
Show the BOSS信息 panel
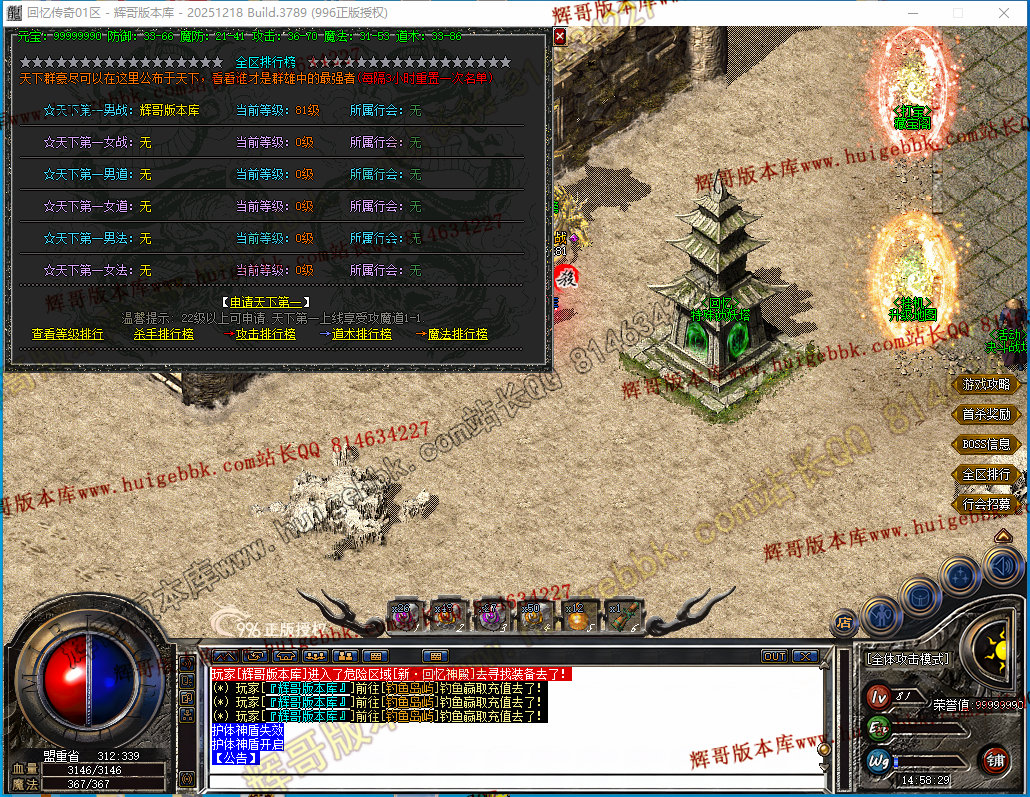(x=986, y=444)
